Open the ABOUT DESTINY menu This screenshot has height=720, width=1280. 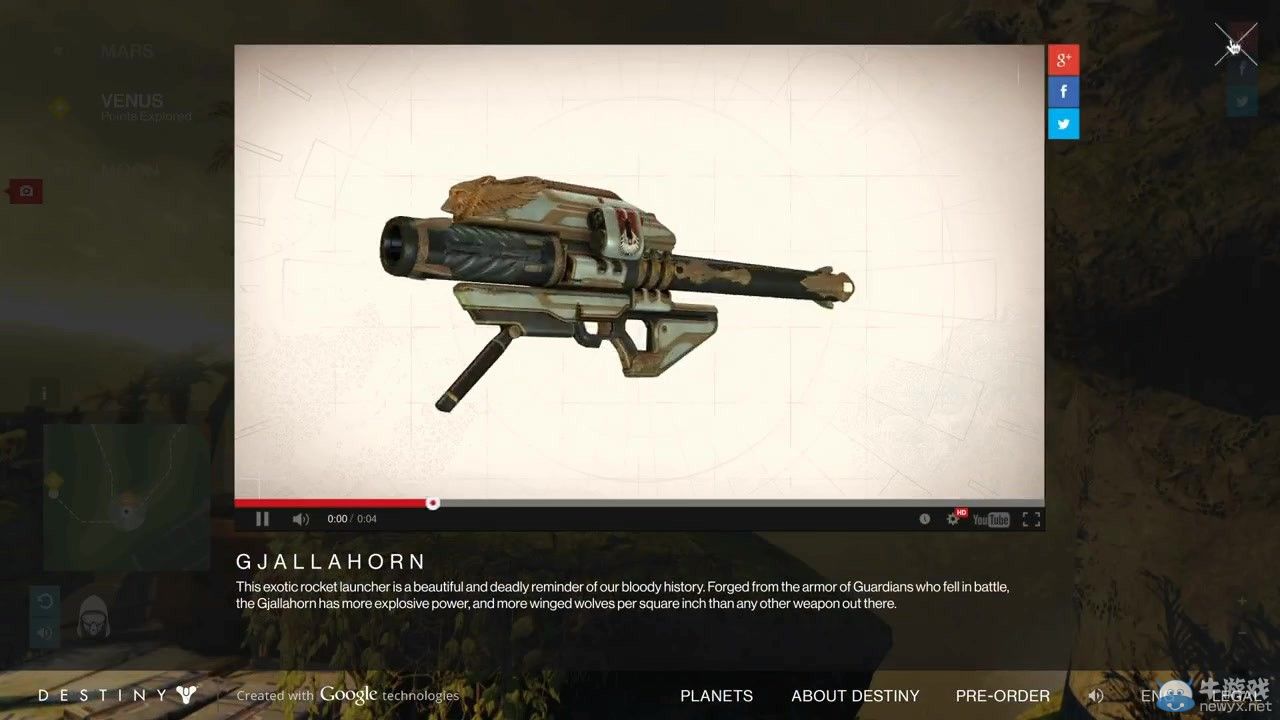click(855, 696)
